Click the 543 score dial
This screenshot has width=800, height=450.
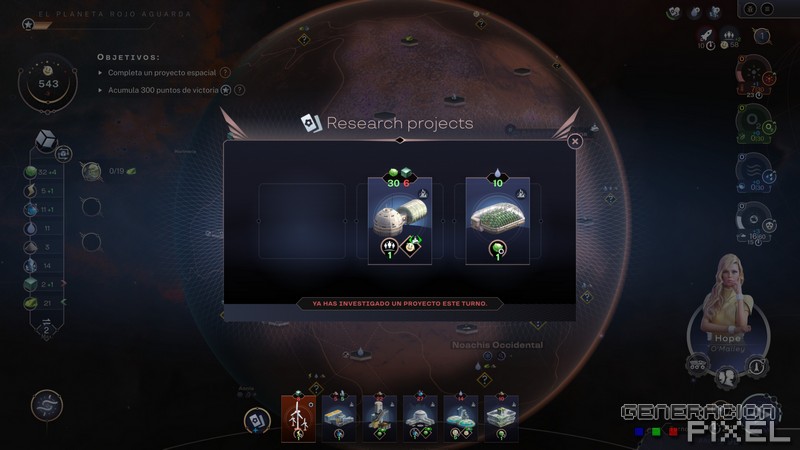[x=48, y=84]
